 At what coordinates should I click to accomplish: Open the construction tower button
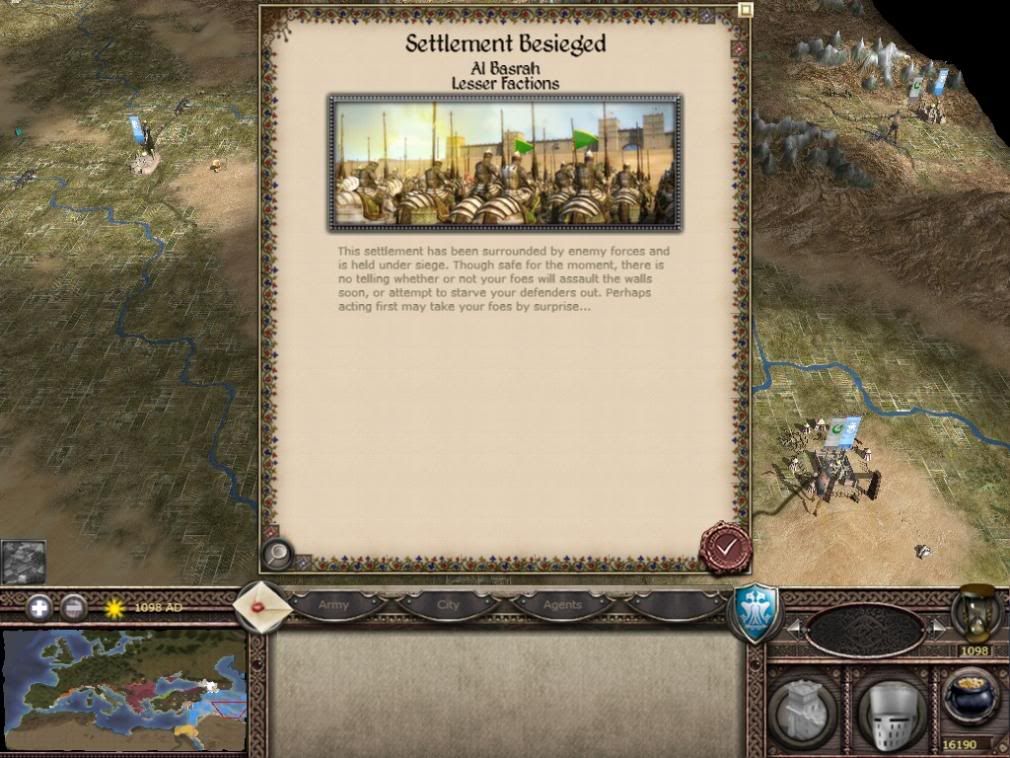(804, 710)
